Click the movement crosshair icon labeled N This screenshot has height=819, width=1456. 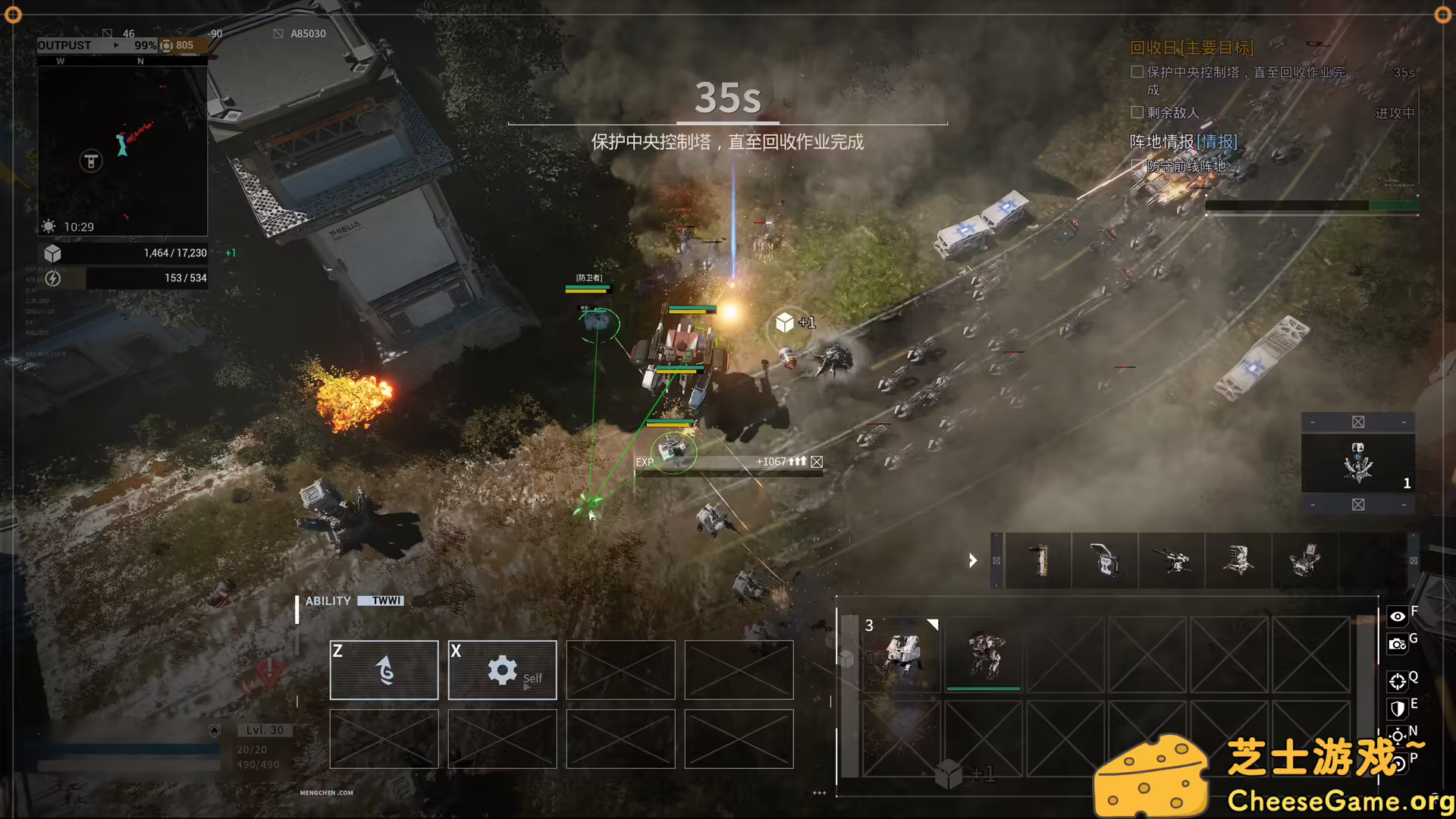[x=1399, y=734]
